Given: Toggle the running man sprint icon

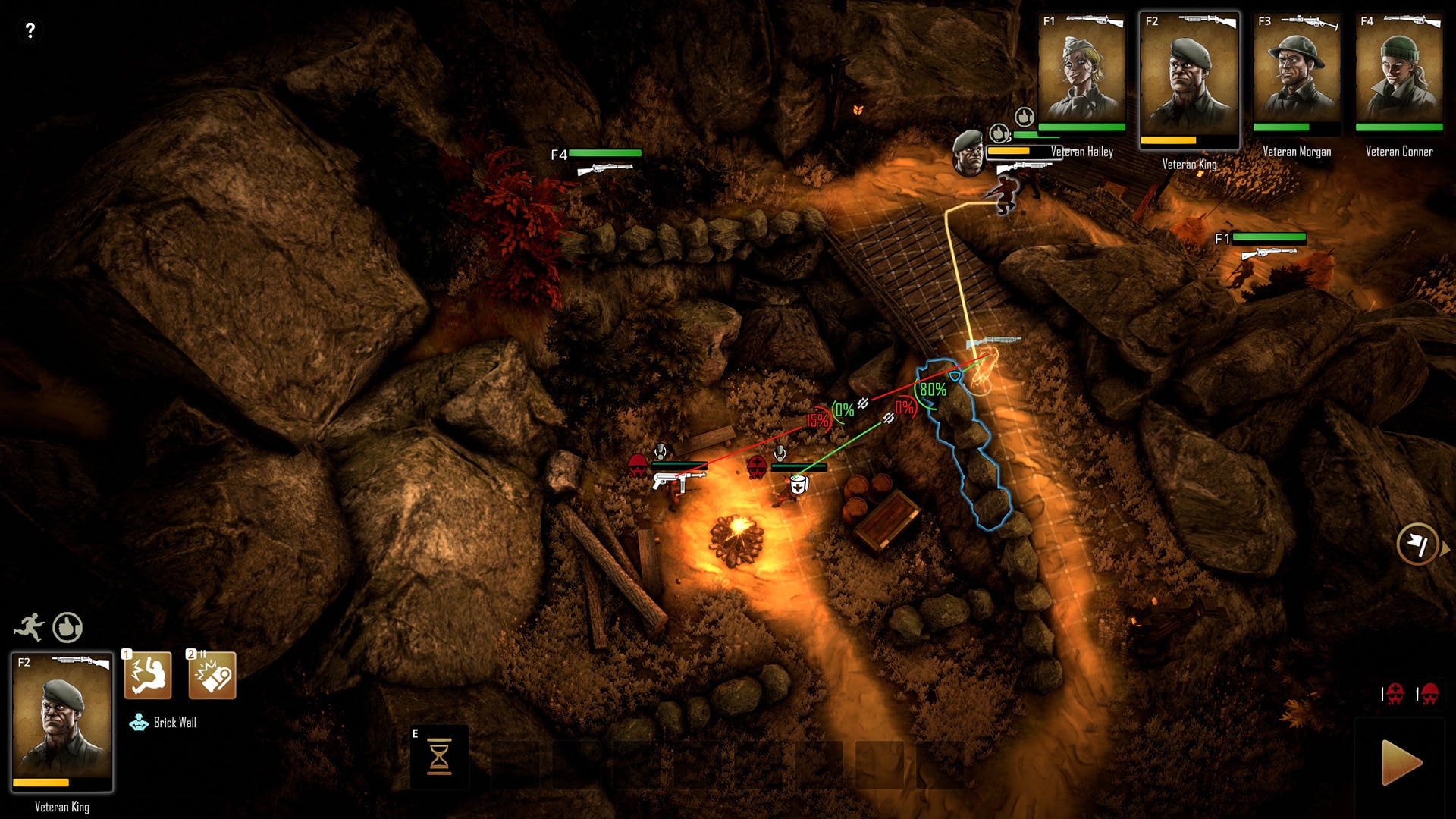Looking at the screenshot, I should (29, 627).
